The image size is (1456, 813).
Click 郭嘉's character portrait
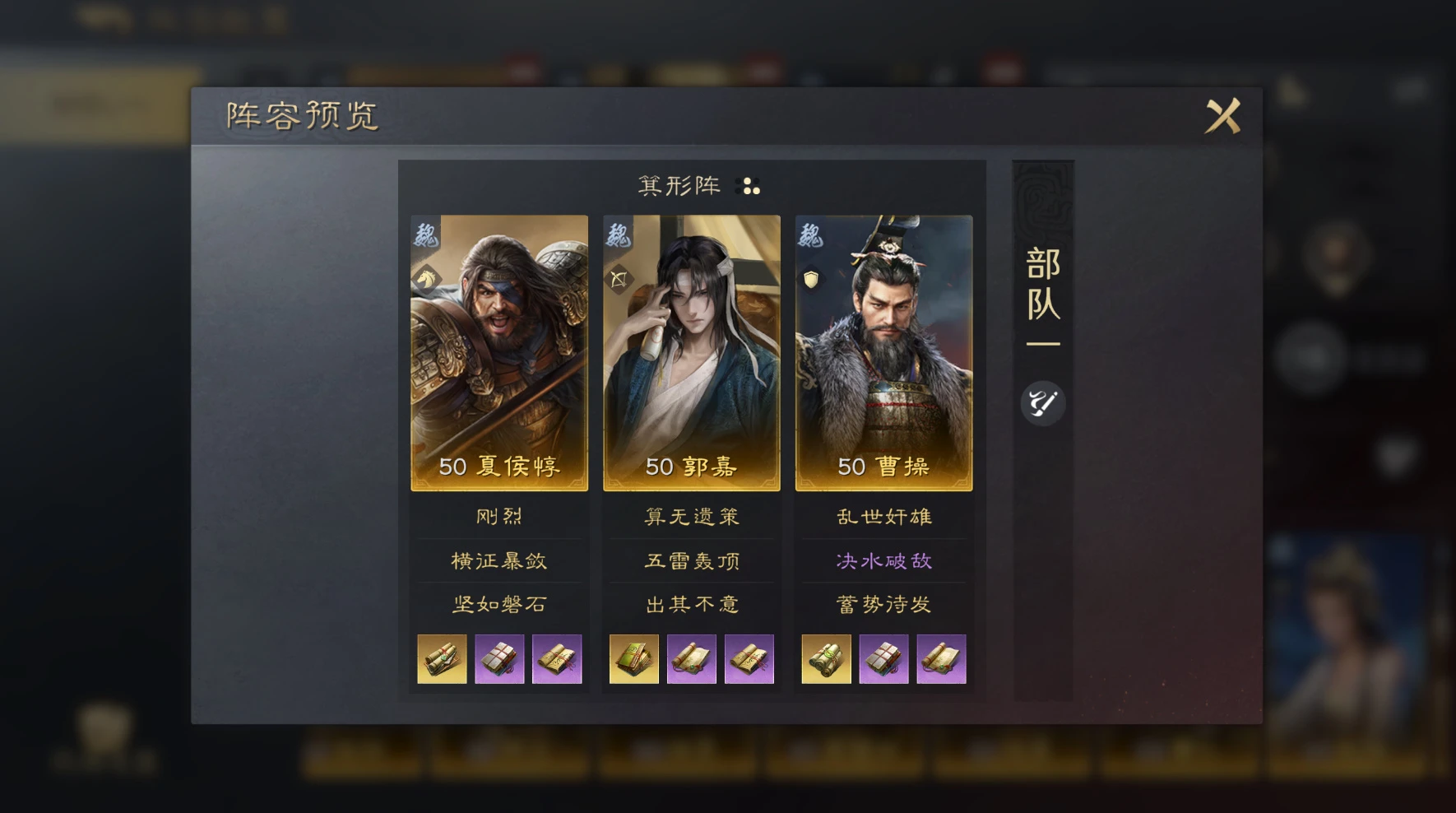point(691,346)
